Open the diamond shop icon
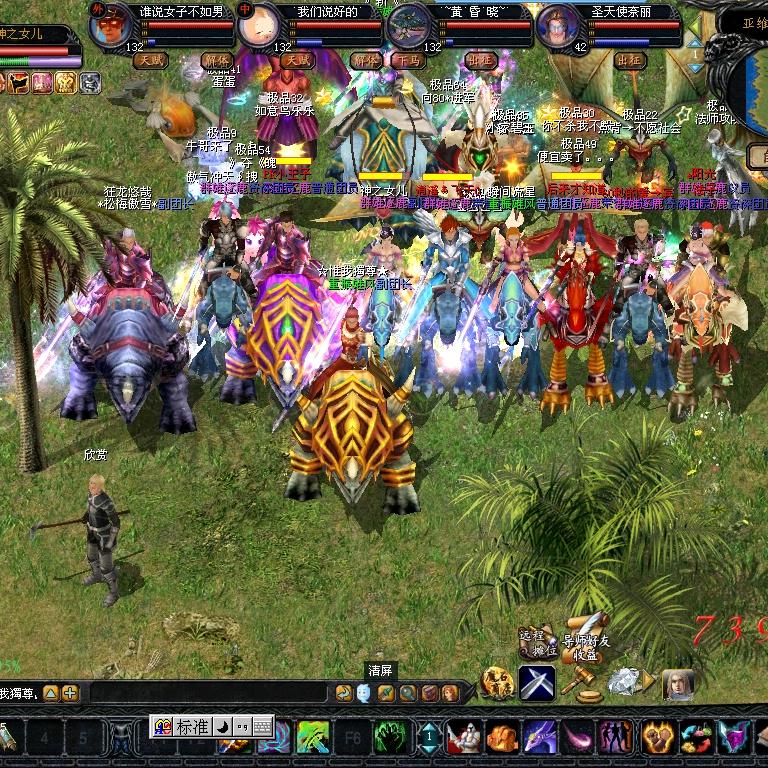Screen dimensions: 768x768 coord(625,682)
